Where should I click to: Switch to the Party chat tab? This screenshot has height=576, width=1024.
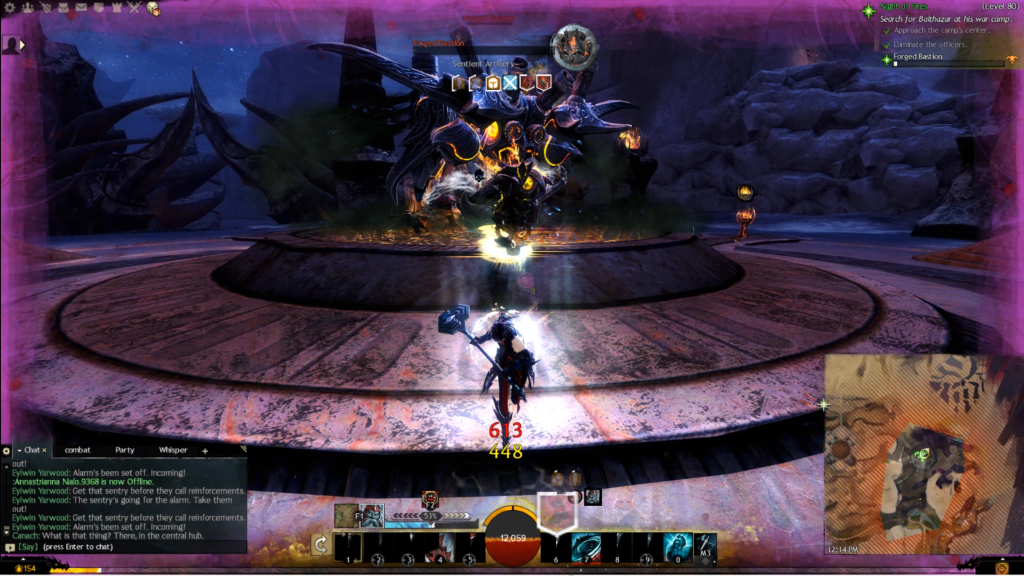(124, 451)
